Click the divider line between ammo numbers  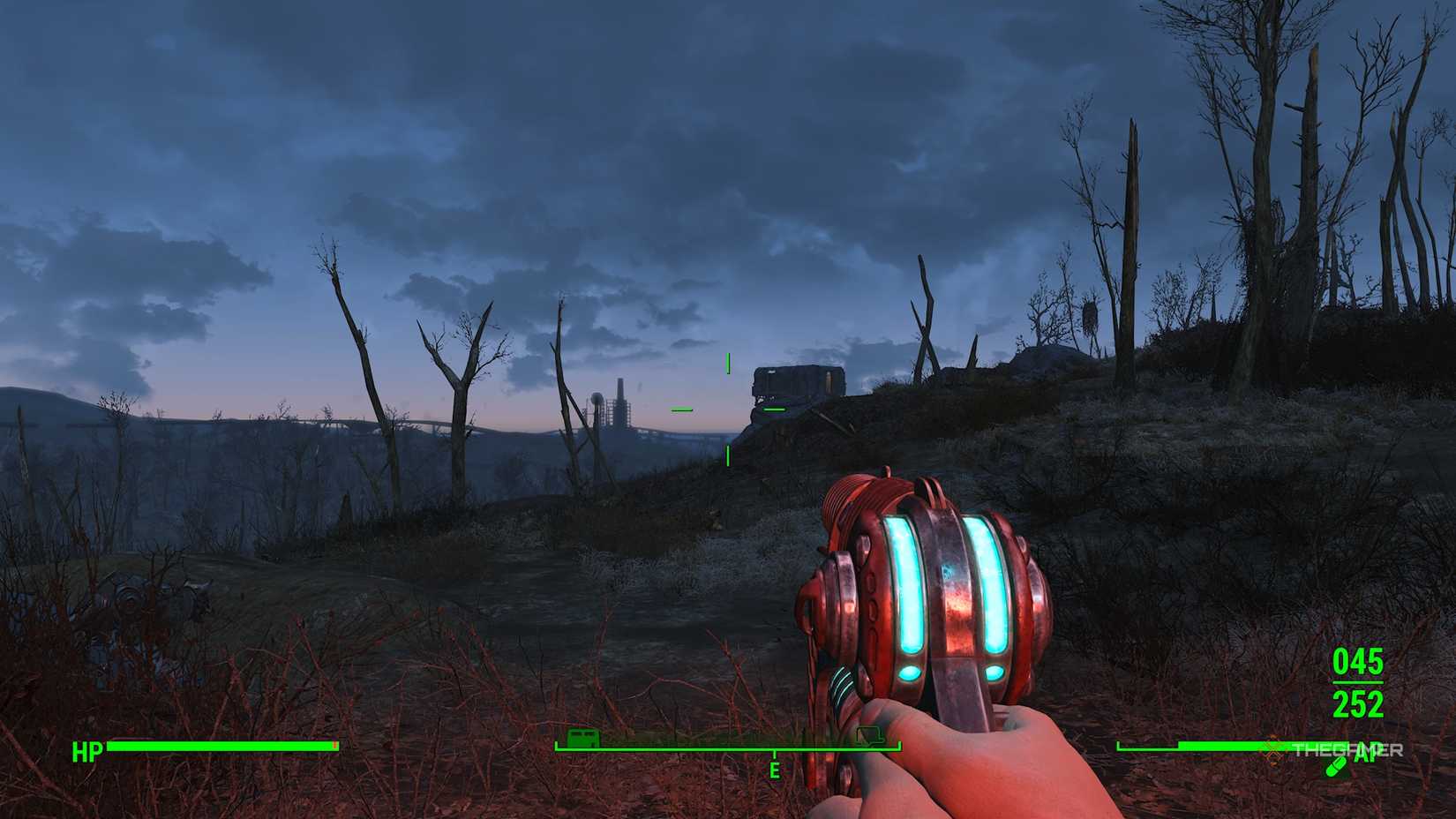1357,683
